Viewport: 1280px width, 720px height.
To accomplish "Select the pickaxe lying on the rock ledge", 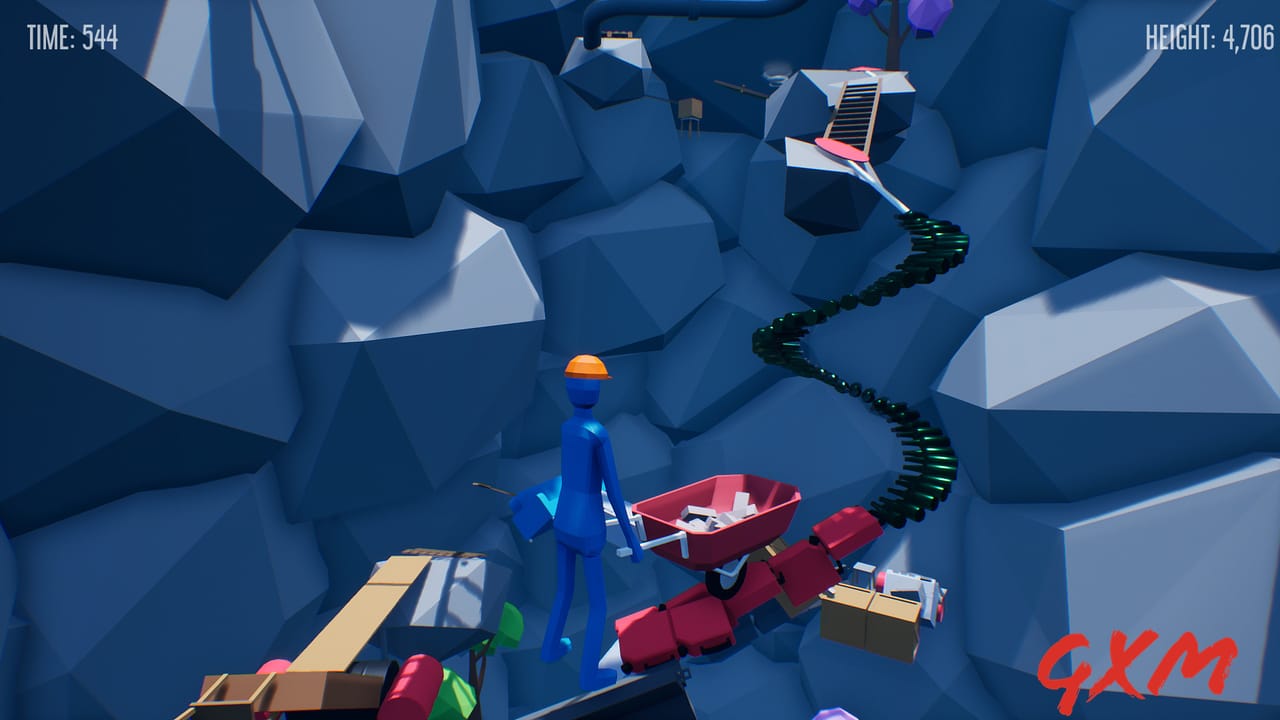I will point(740,88).
